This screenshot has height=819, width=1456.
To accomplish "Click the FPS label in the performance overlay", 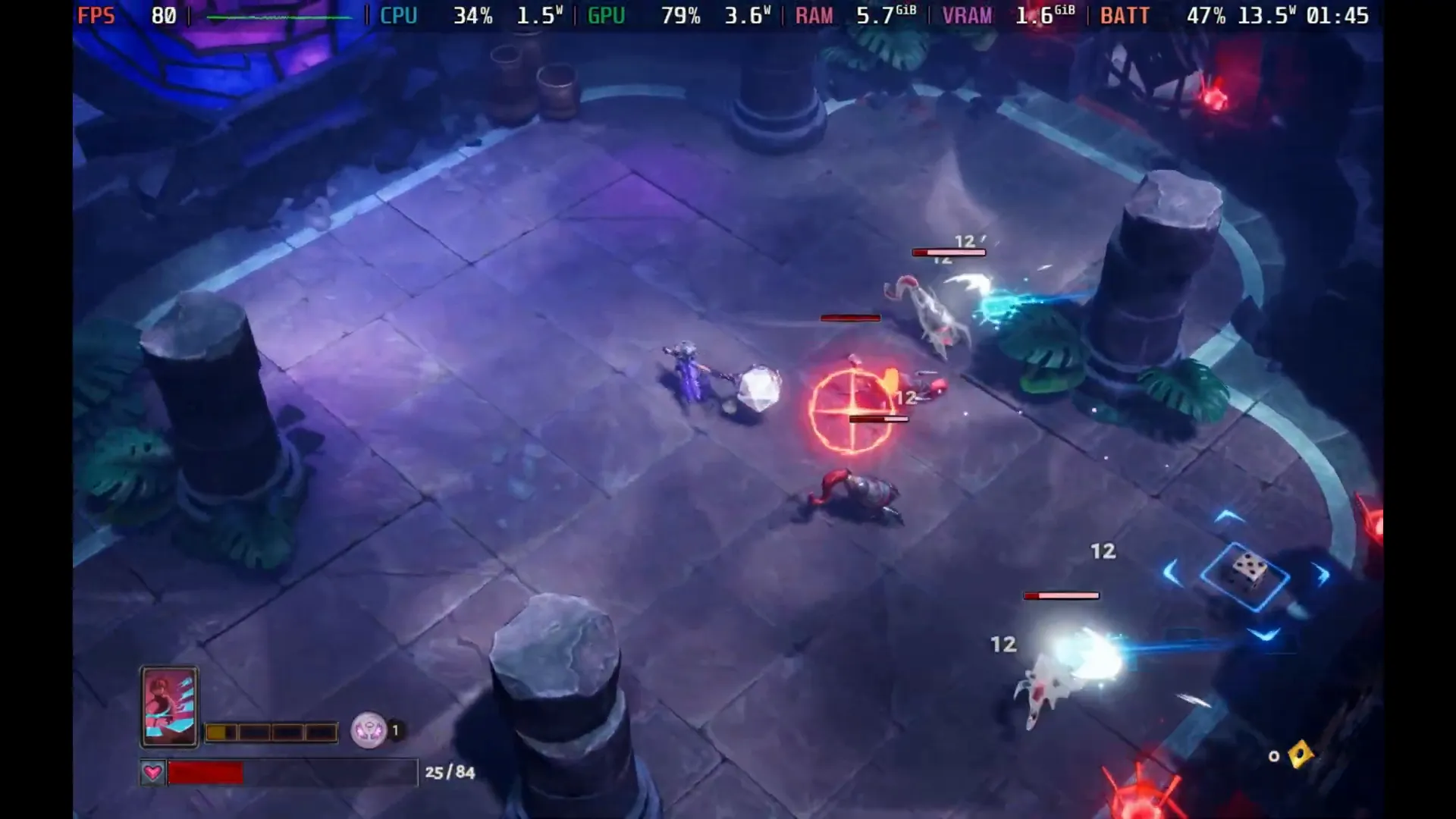I will pyautogui.click(x=96, y=14).
